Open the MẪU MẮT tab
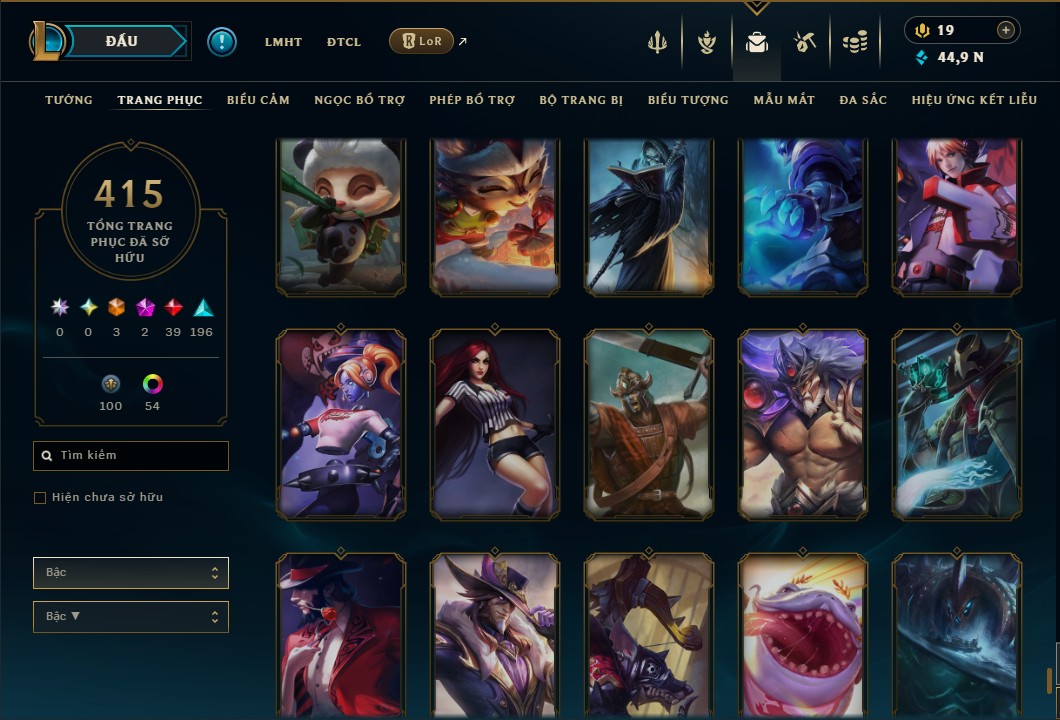 pos(784,100)
